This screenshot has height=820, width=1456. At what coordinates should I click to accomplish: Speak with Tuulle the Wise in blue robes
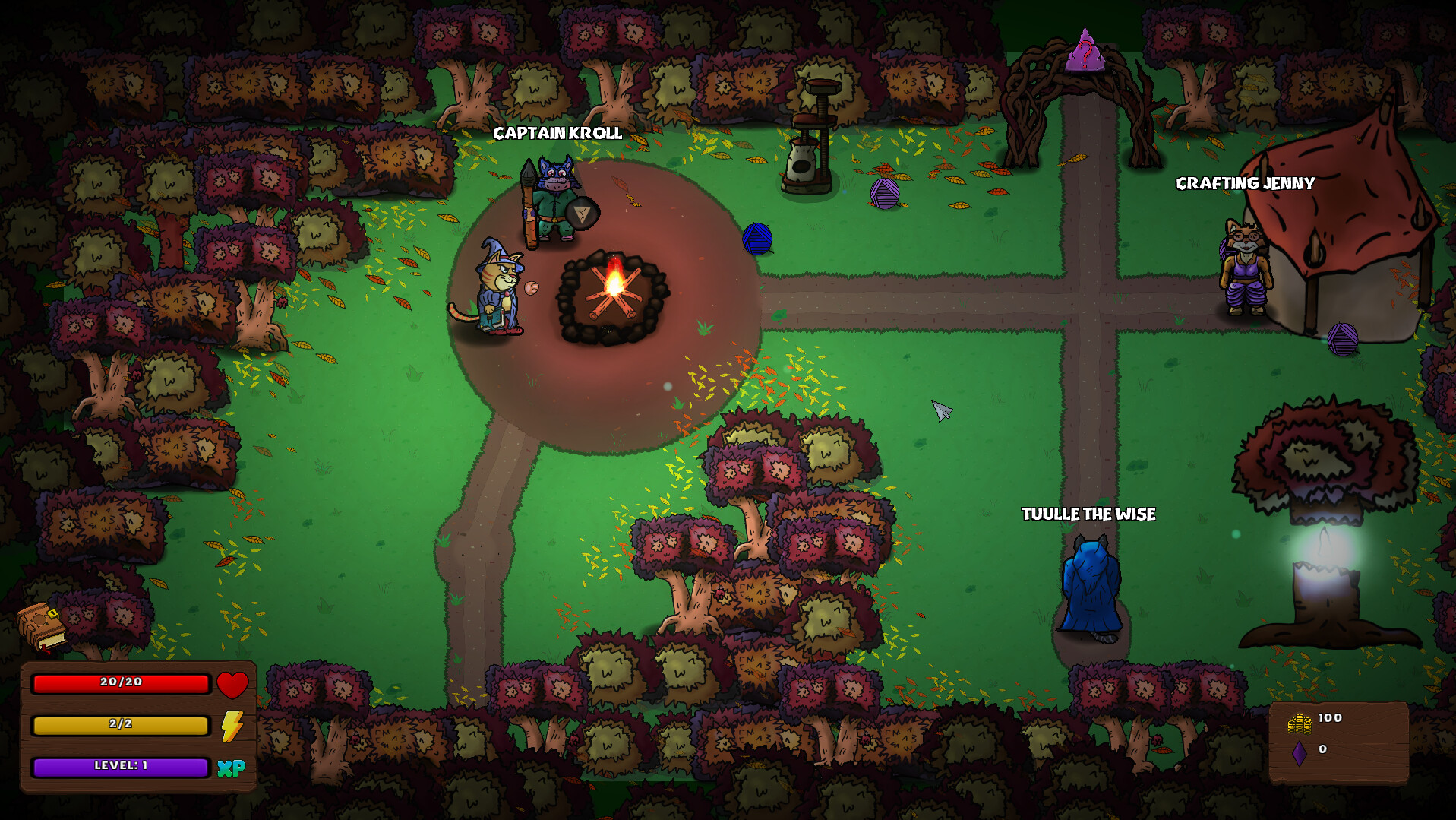(x=1091, y=585)
